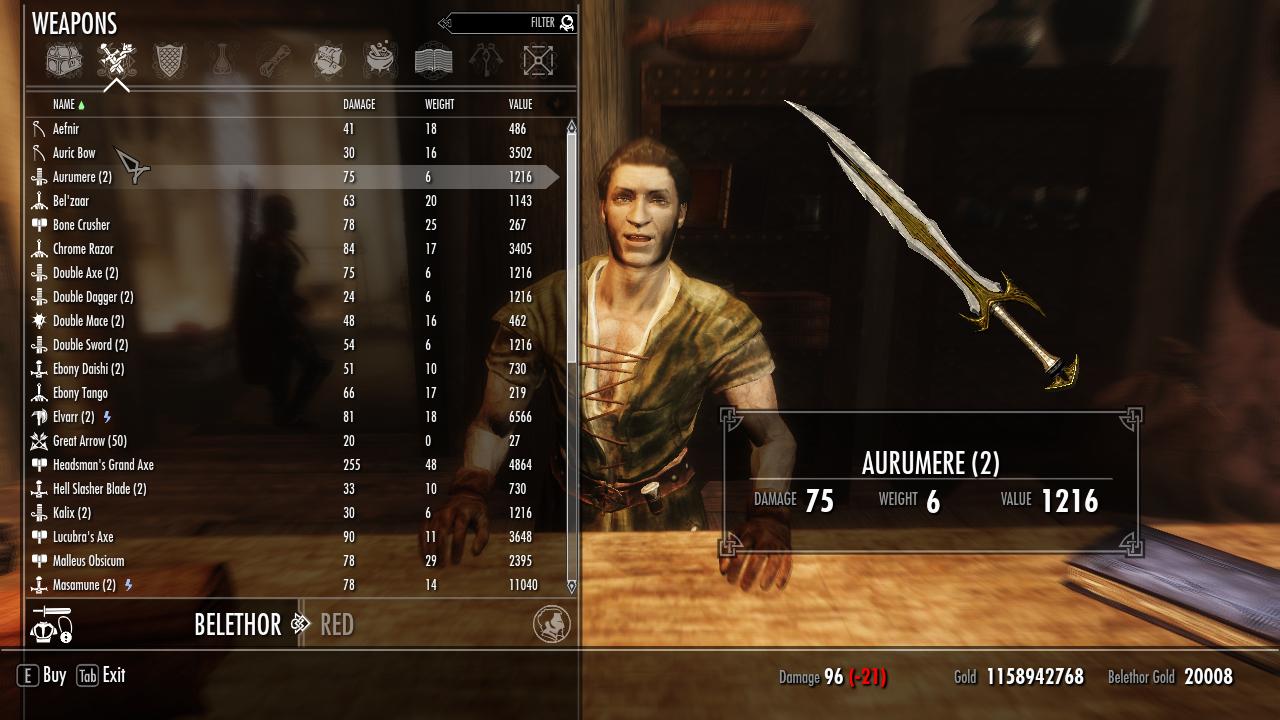Select Headsman's Grand Axe
The image size is (1280, 720).
103,465
